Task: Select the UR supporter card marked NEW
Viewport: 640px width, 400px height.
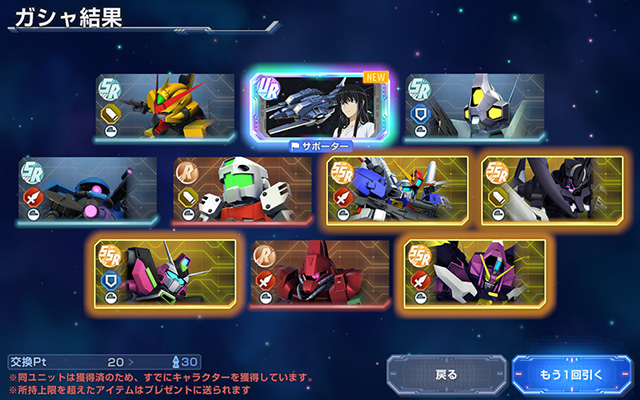Action: pos(320,108)
